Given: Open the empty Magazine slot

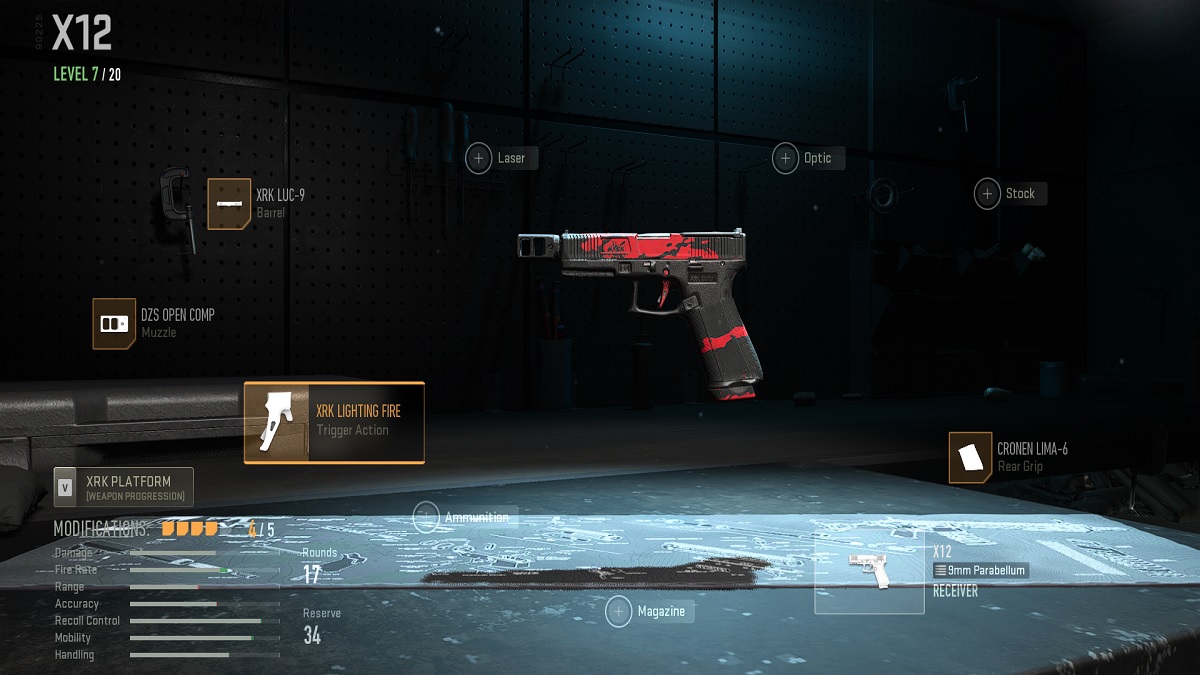Looking at the screenshot, I should pos(619,611).
